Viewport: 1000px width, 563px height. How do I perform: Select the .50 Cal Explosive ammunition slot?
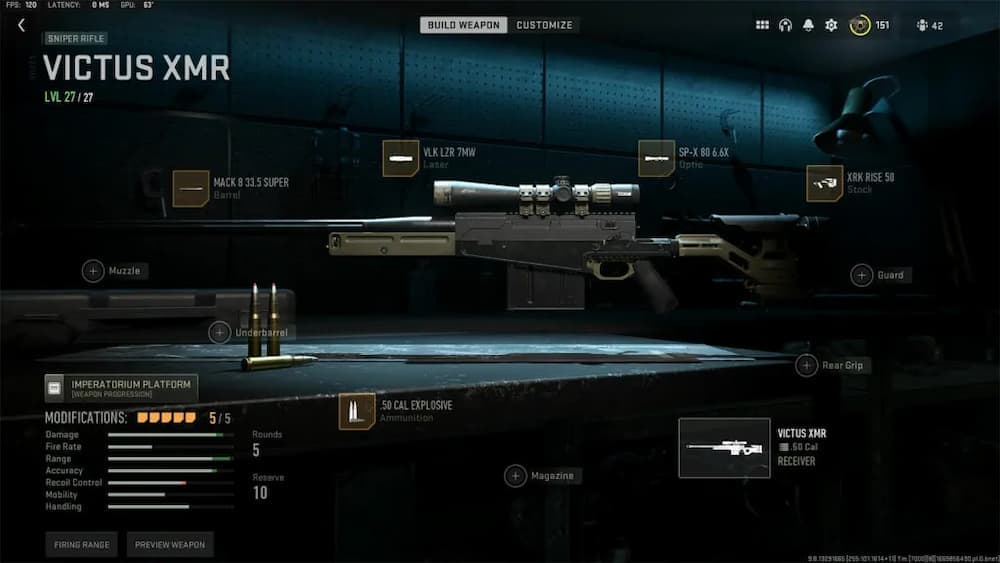pyautogui.click(x=357, y=411)
